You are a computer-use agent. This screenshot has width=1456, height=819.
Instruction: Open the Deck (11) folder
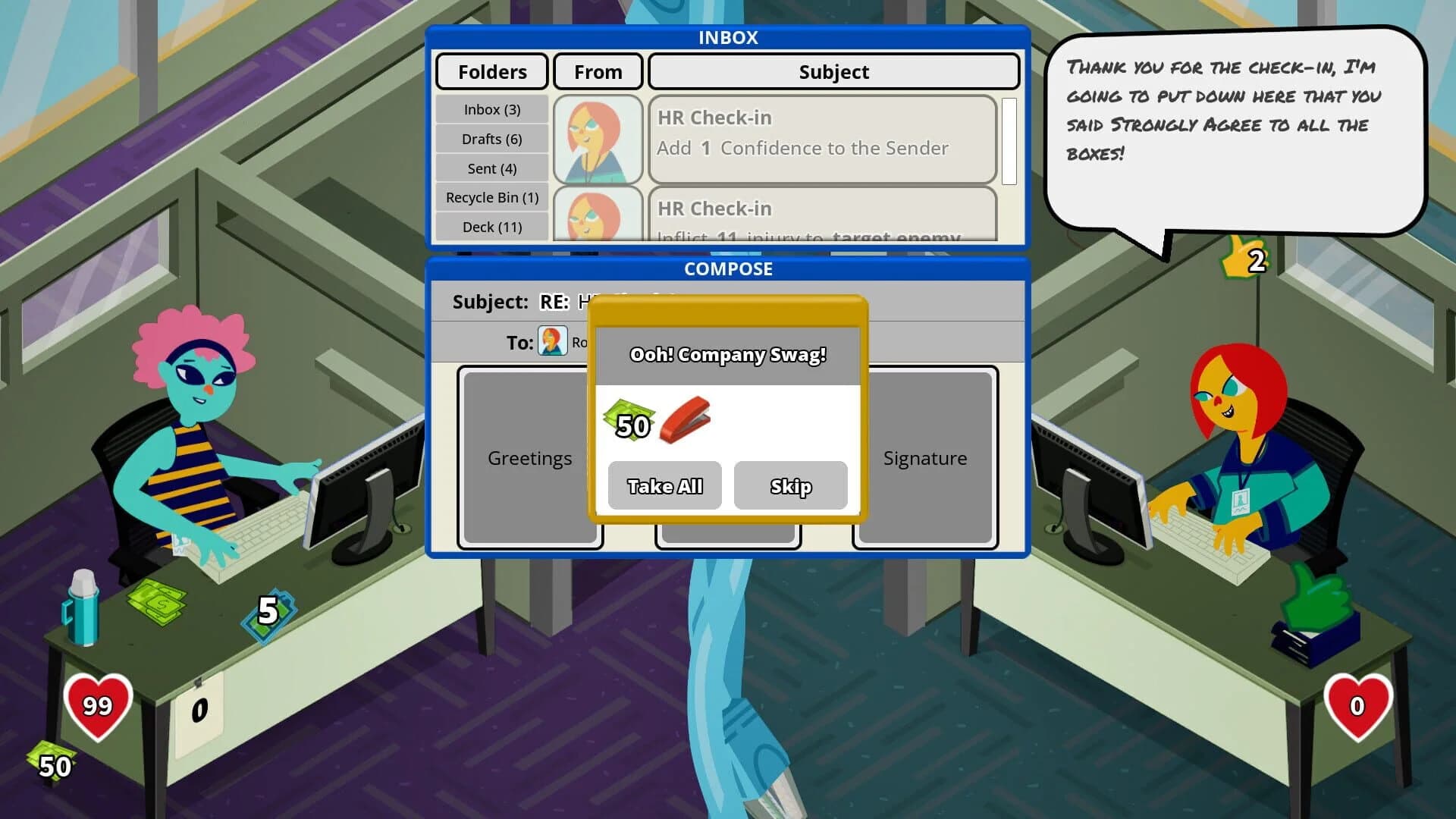coord(491,226)
